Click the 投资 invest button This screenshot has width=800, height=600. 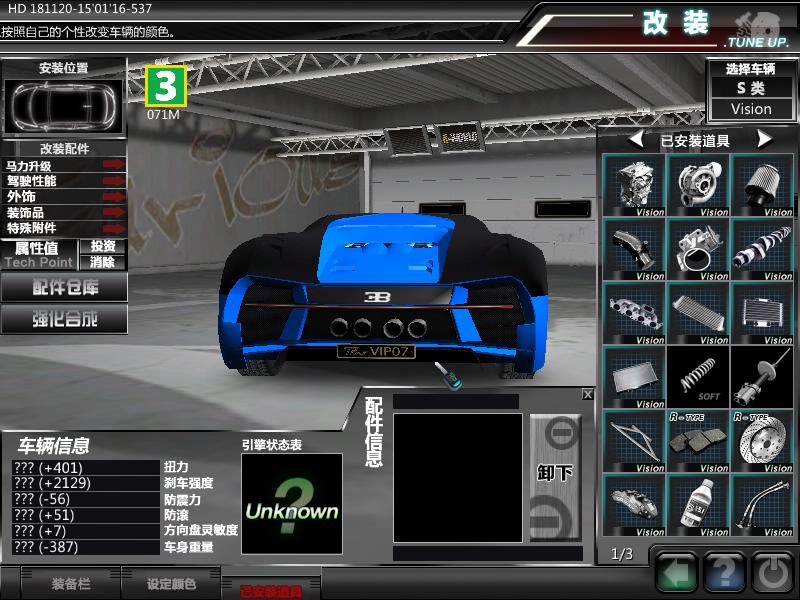coord(102,246)
